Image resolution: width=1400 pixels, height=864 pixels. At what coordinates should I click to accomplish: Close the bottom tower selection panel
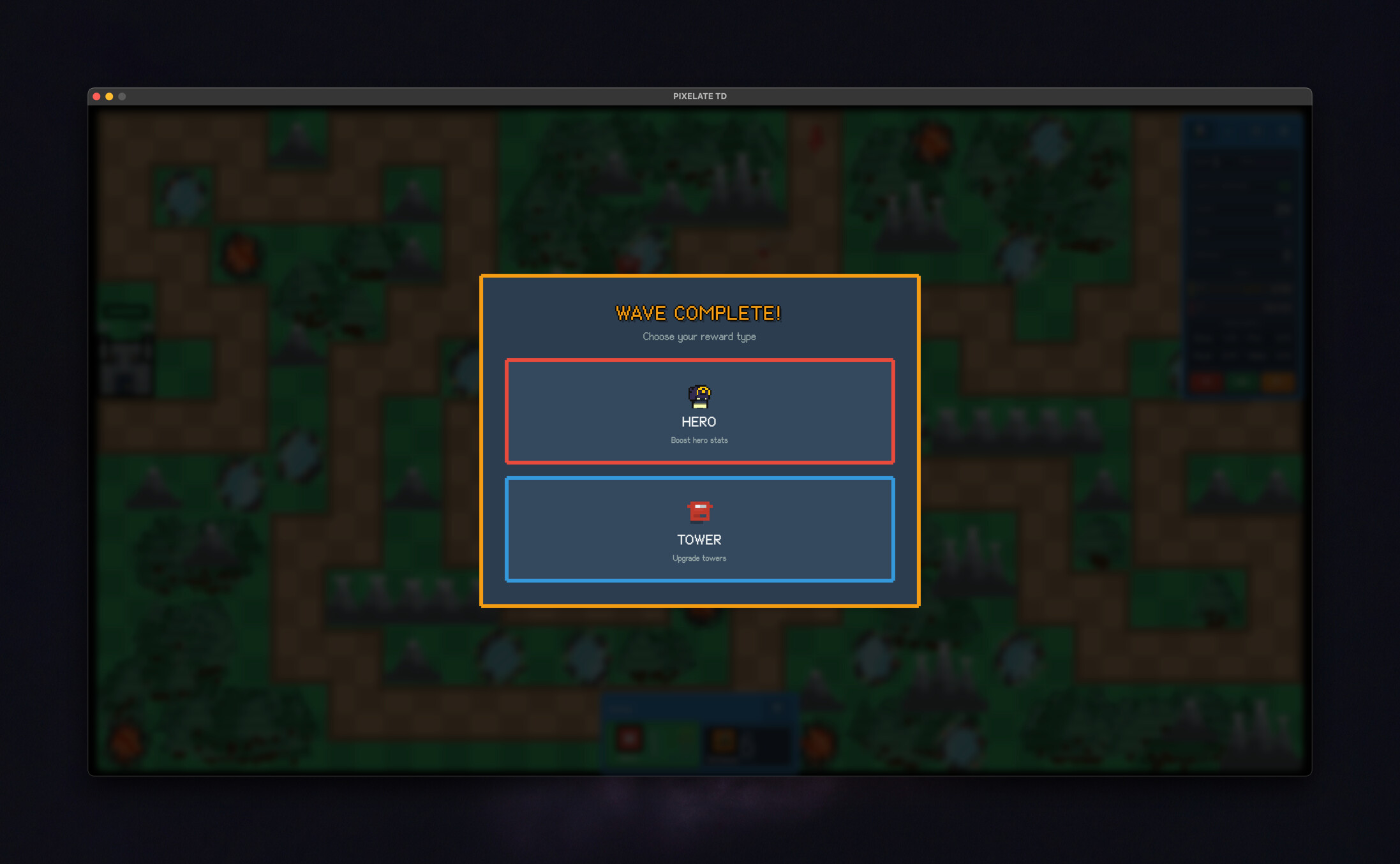click(777, 707)
